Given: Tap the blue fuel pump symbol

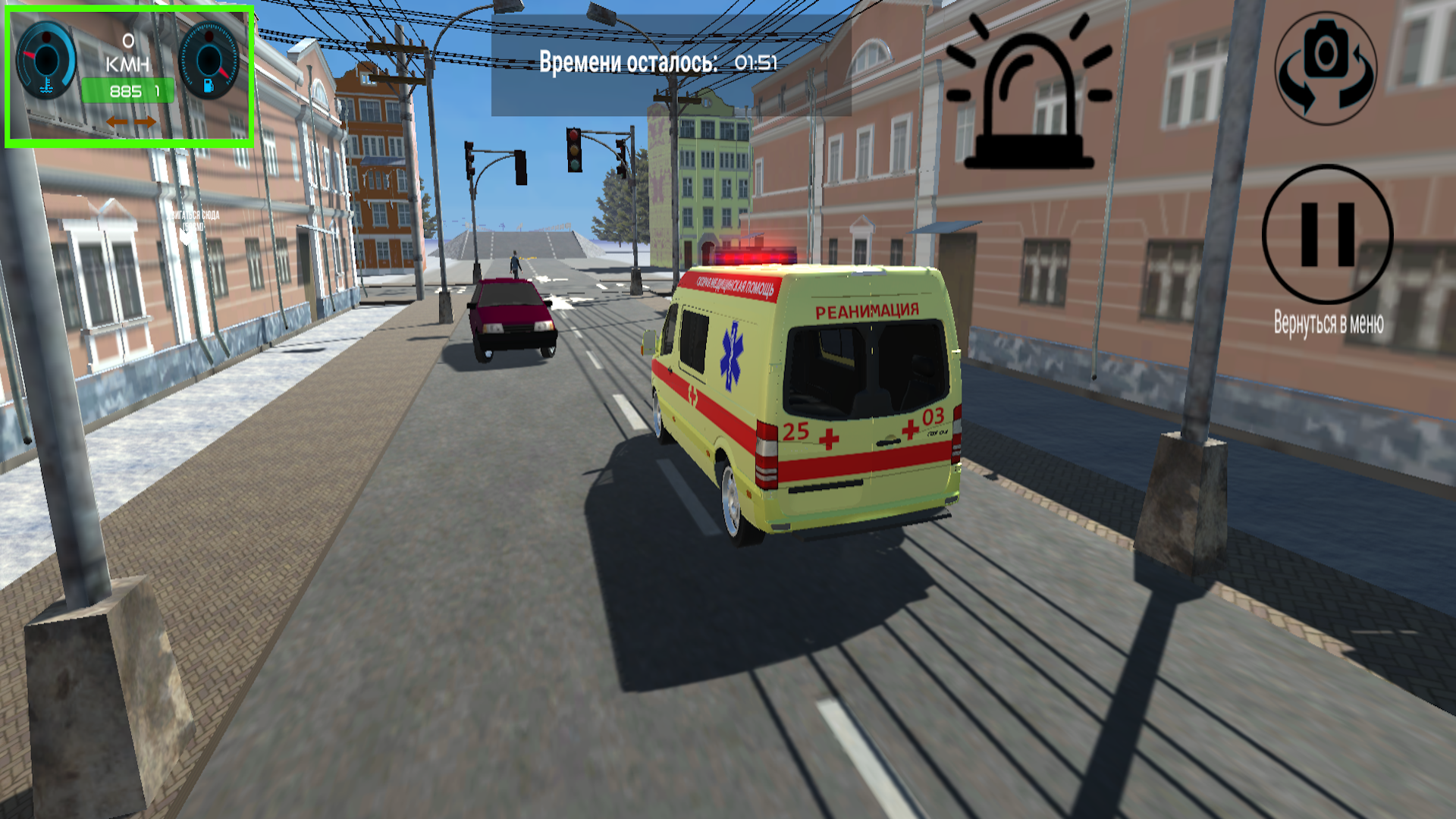Looking at the screenshot, I should point(208,86).
